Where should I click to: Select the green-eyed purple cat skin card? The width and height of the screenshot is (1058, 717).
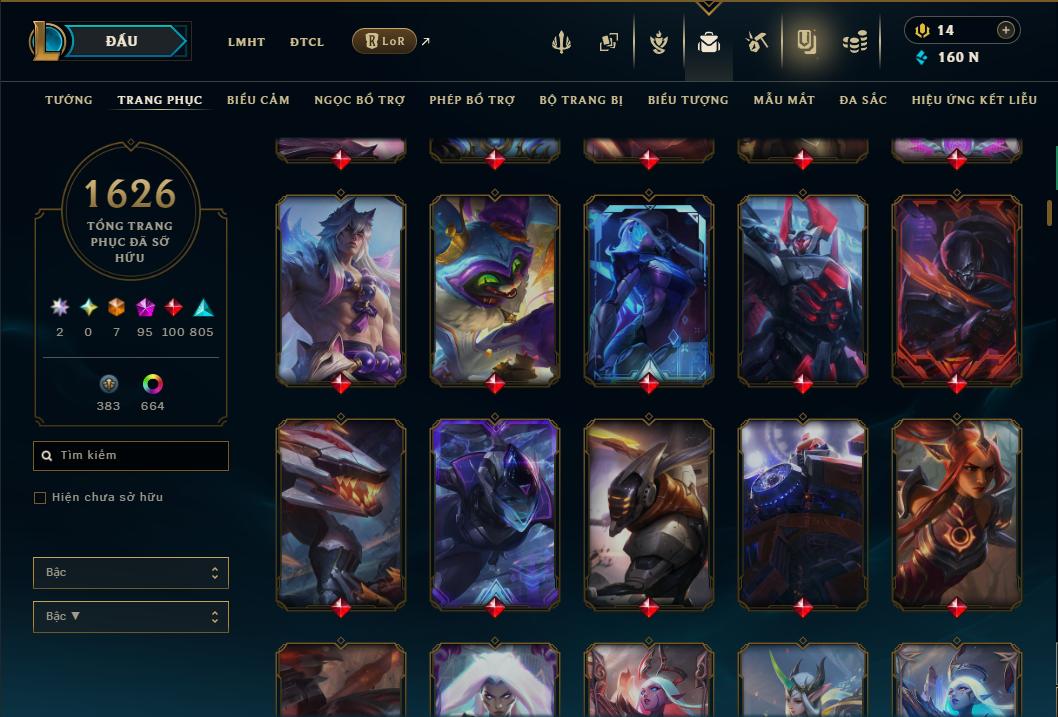pos(495,290)
